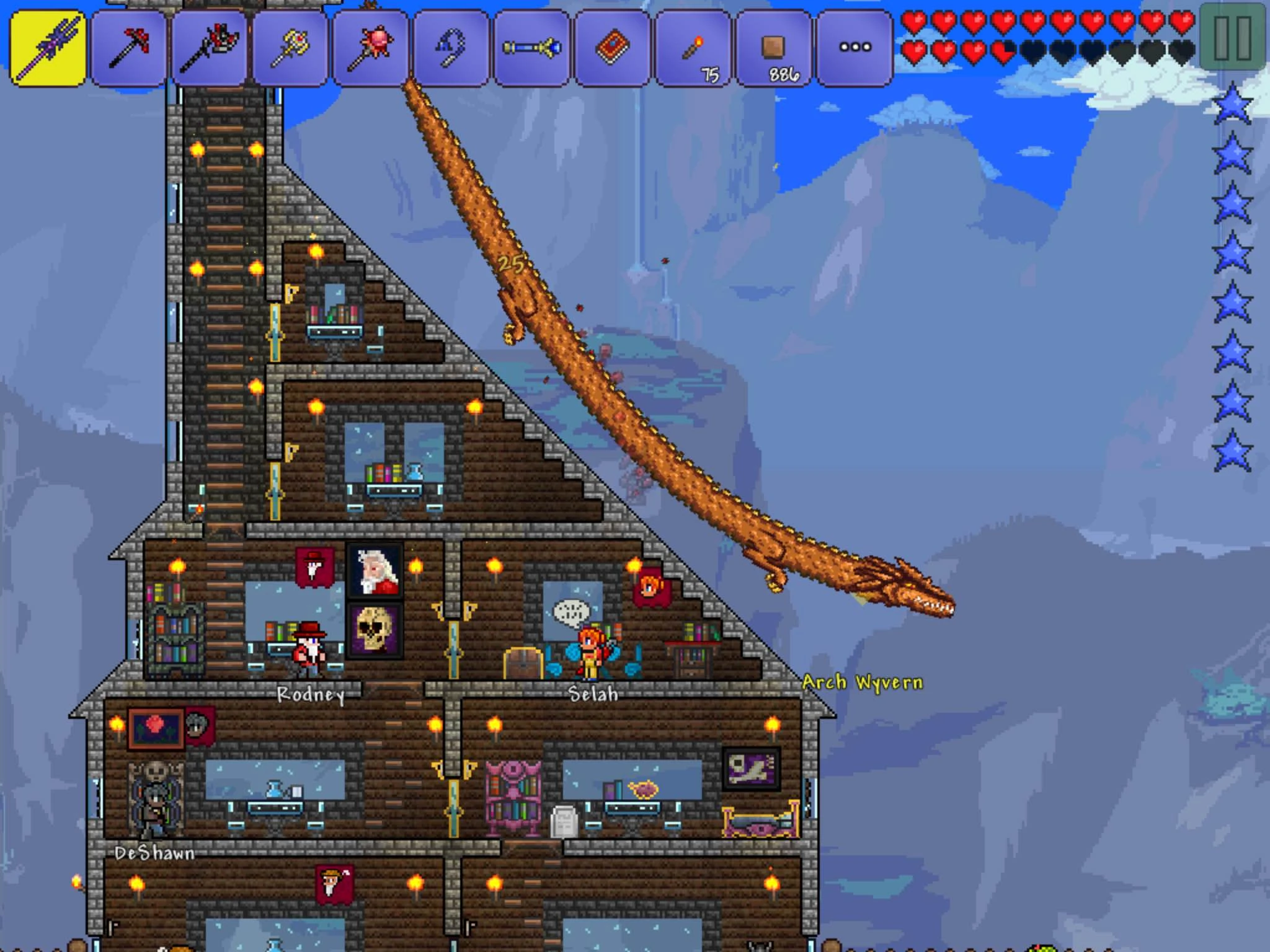Choose the red hamaxe hotbar slot
This screenshot has height=952, width=1270.
(209, 47)
